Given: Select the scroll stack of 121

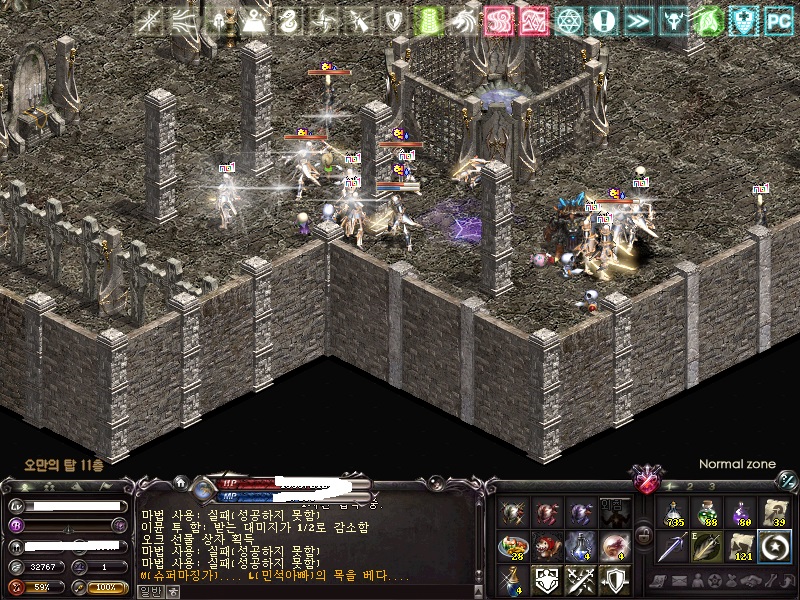Looking at the screenshot, I should [x=741, y=547].
